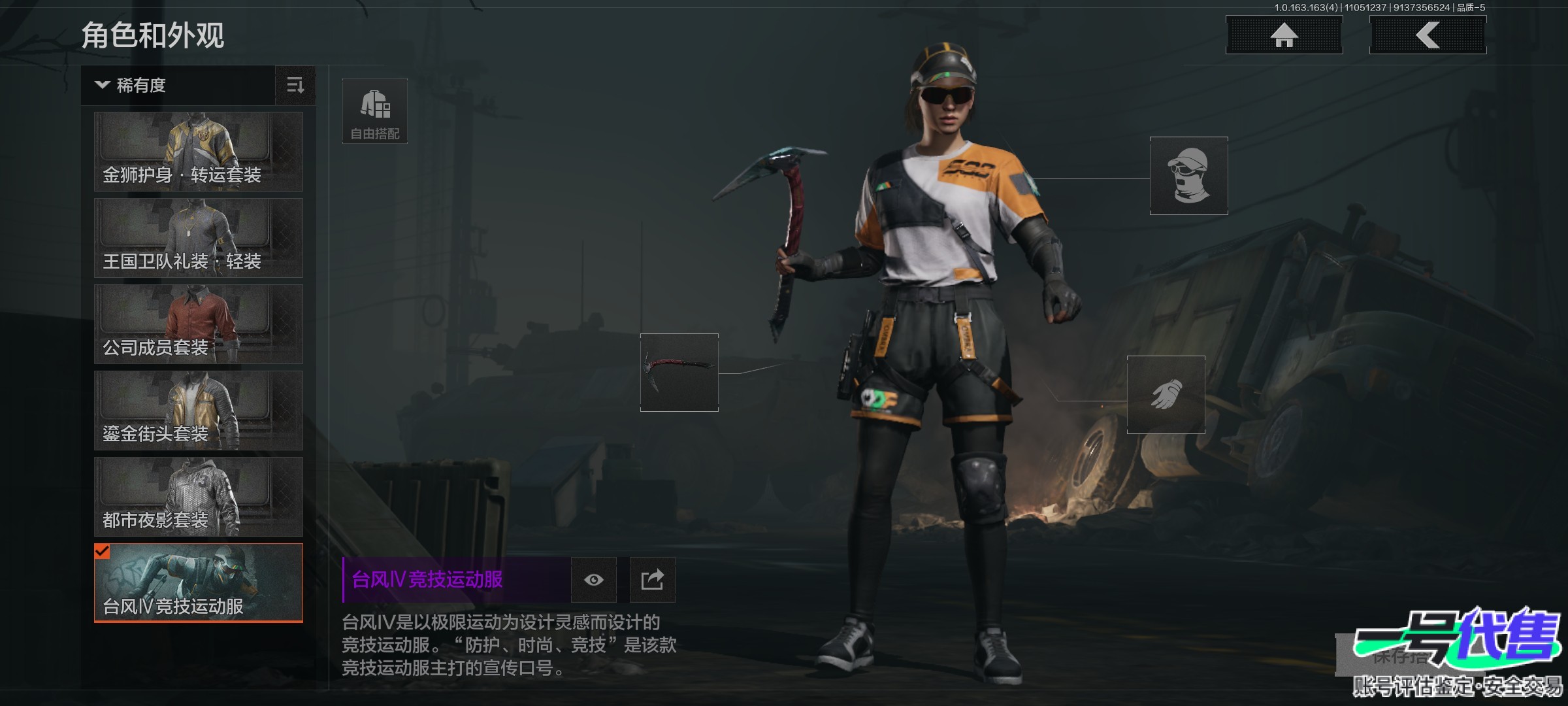Open the gloves equipment slot

click(1166, 395)
